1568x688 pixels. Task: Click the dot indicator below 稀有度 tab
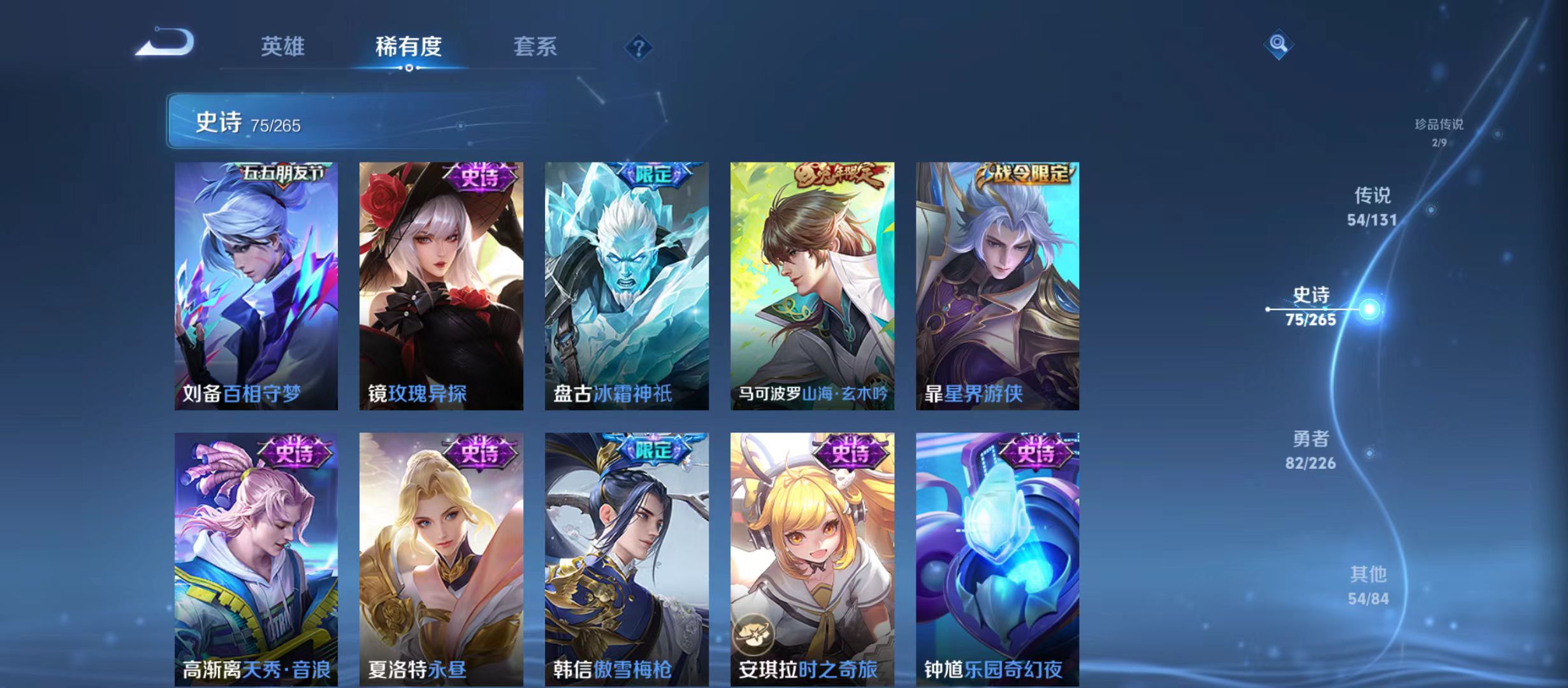[x=409, y=69]
